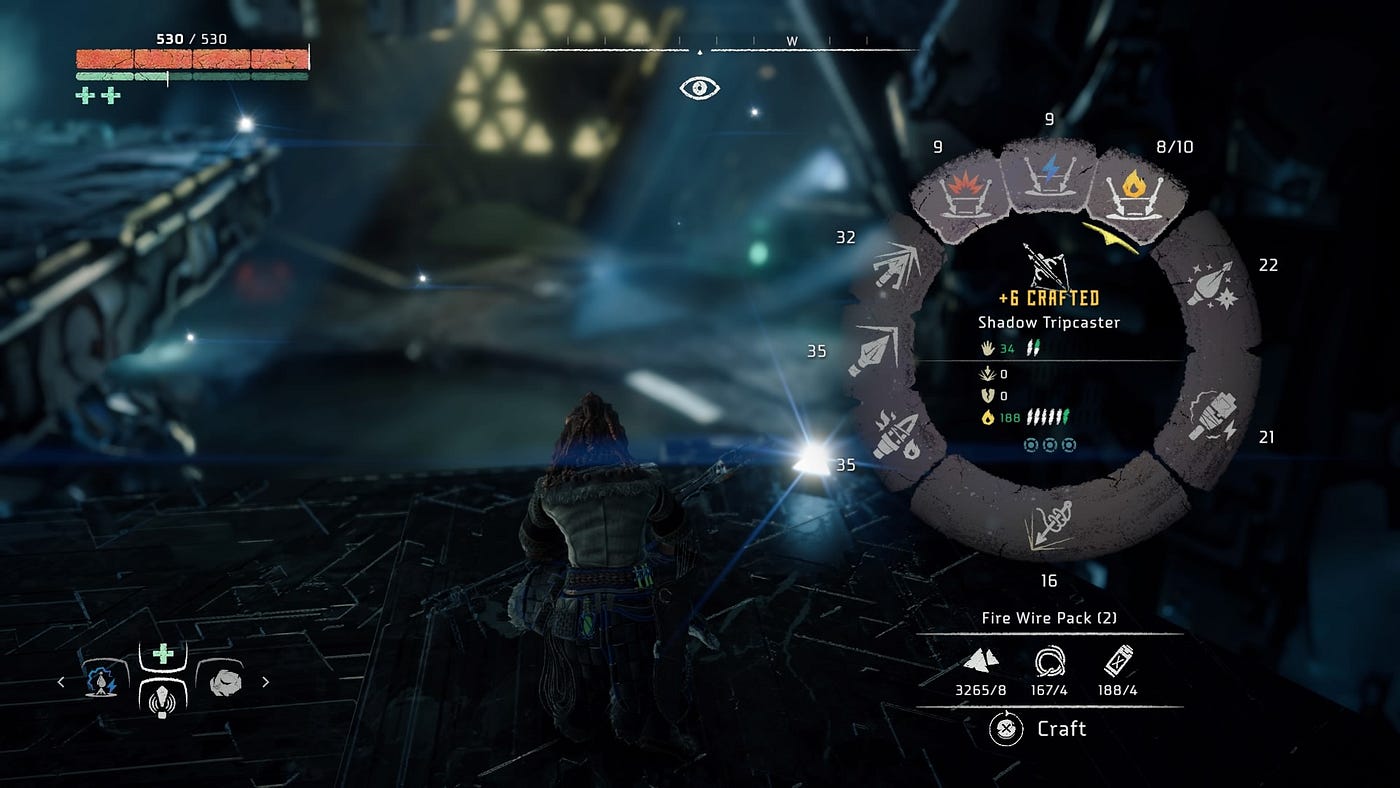Select the lure call quick slot

point(163,697)
